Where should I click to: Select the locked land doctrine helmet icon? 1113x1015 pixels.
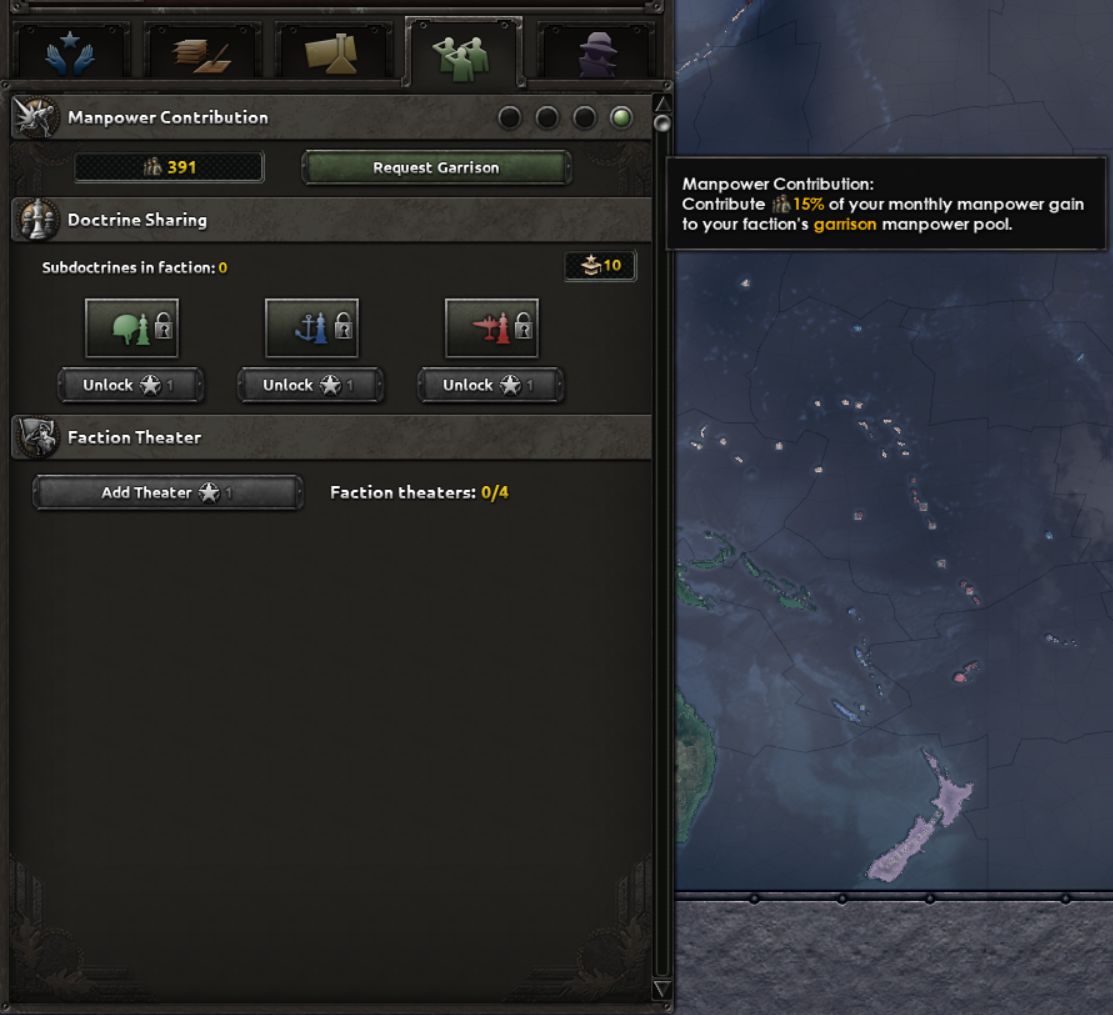[x=132, y=328]
